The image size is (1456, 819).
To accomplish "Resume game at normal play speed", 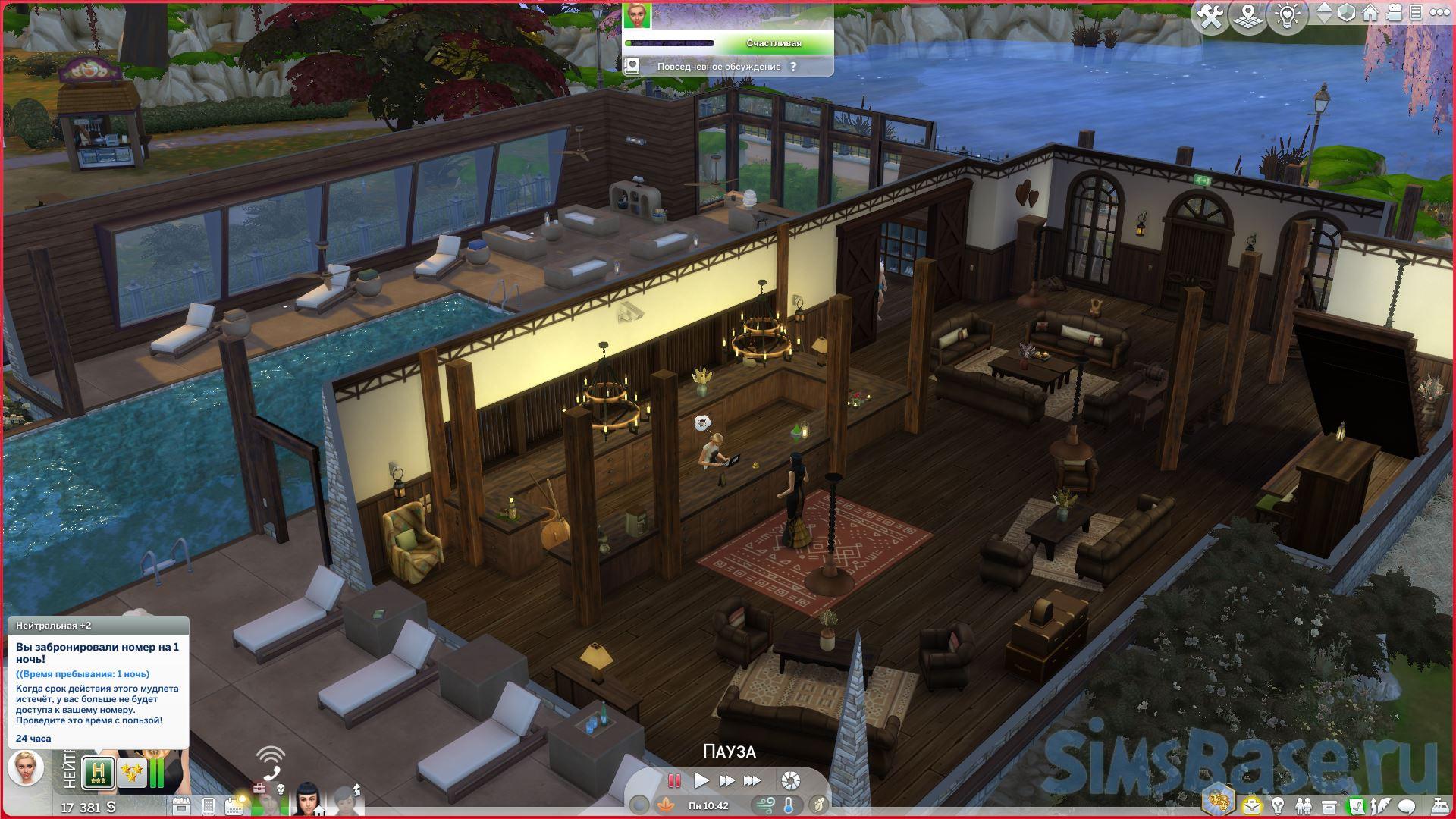I will coord(701,780).
